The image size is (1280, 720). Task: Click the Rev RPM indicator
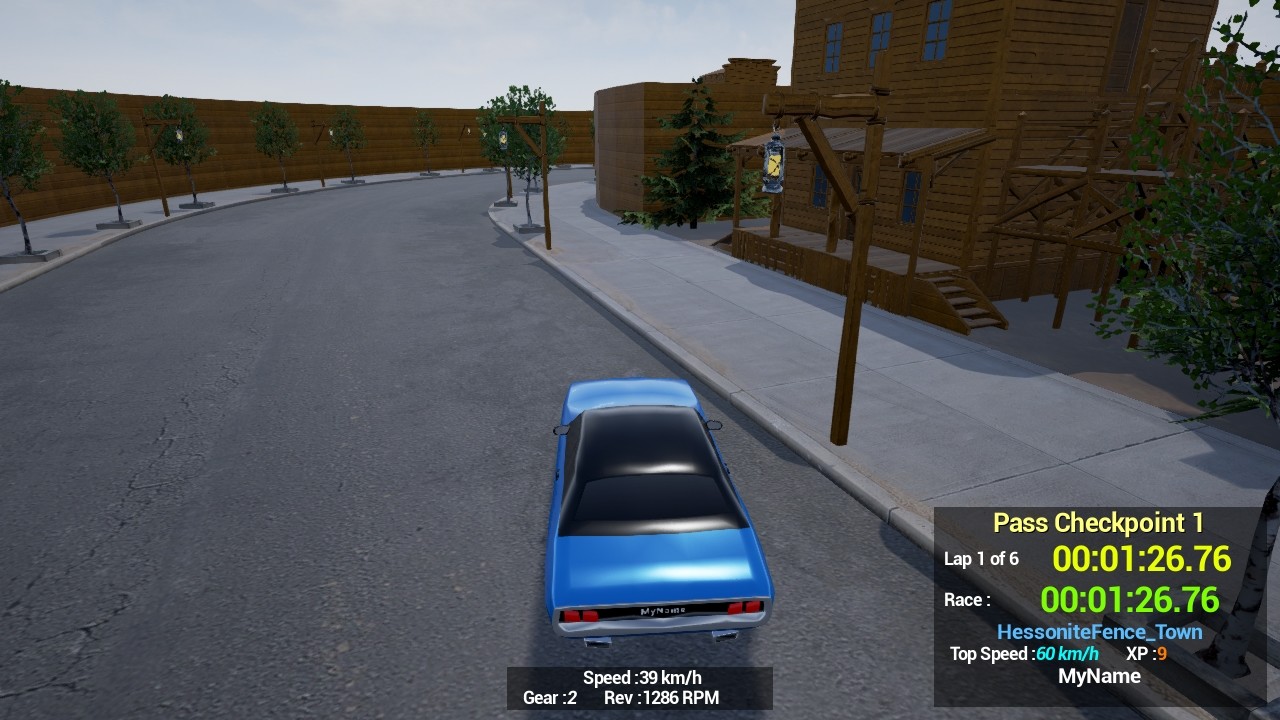[662, 699]
